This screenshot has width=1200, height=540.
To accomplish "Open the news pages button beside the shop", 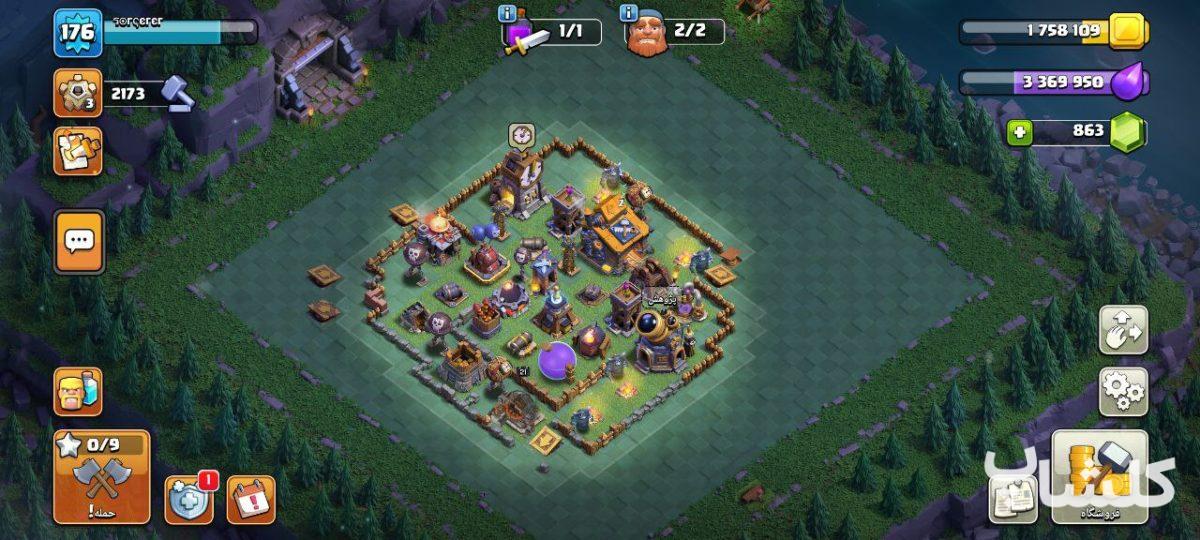I will point(1012,498).
